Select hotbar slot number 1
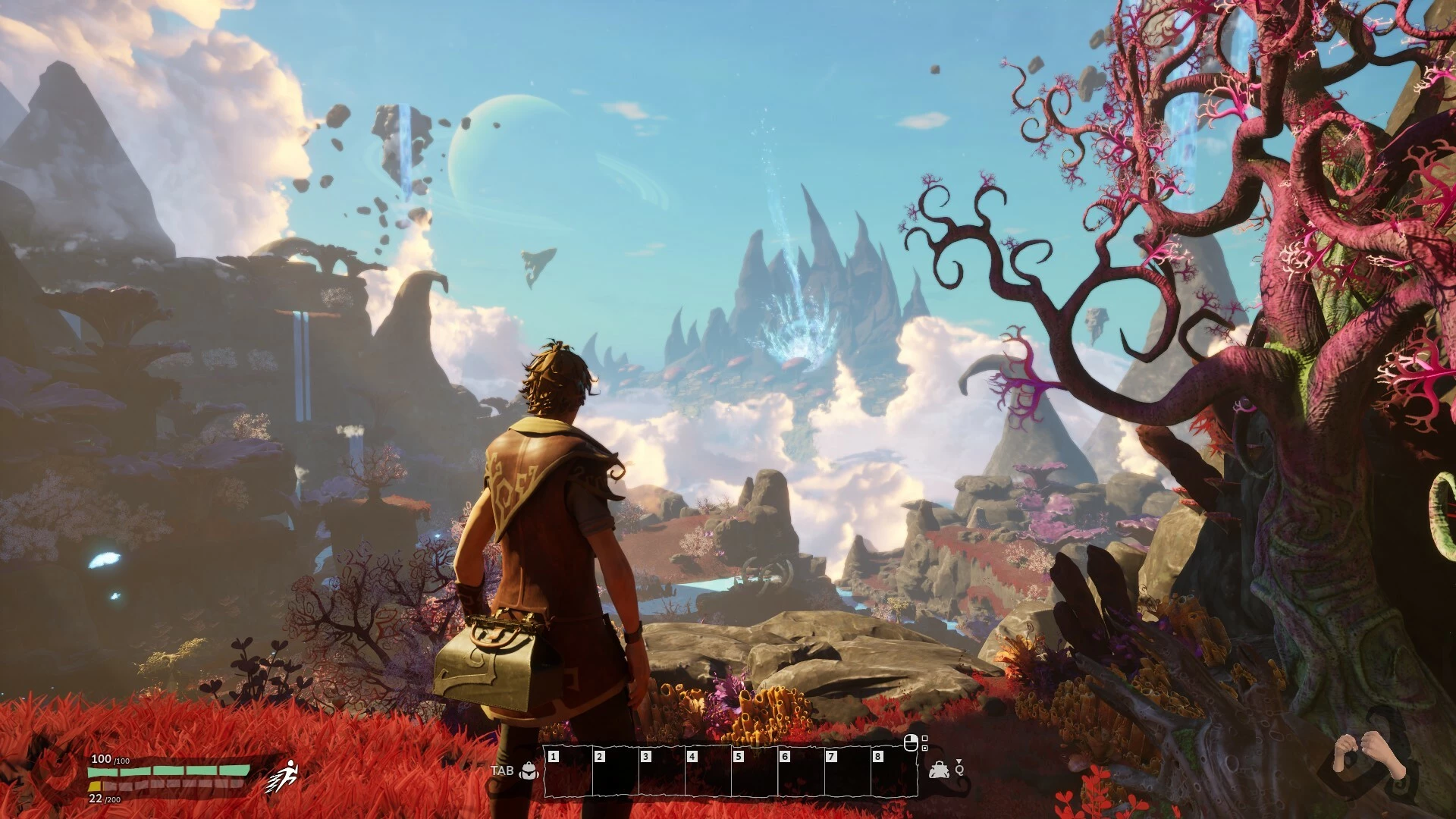The height and width of the screenshot is (819, 1456). 568,772
